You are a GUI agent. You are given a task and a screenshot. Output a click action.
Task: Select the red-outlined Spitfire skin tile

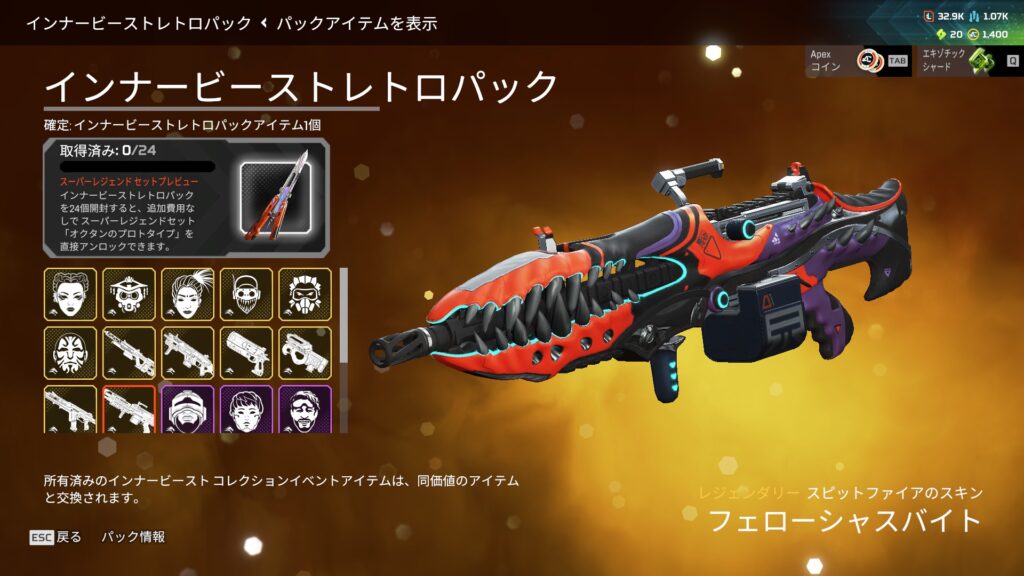point(129,409)
